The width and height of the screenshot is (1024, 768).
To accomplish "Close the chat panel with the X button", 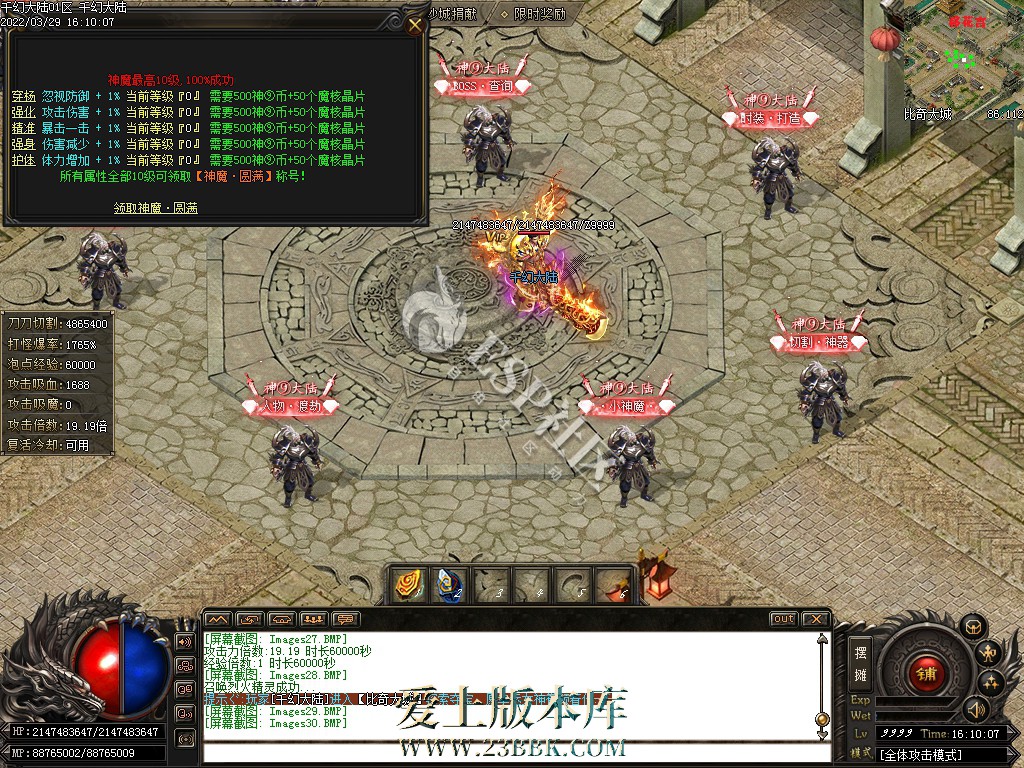I will [815, 619].
